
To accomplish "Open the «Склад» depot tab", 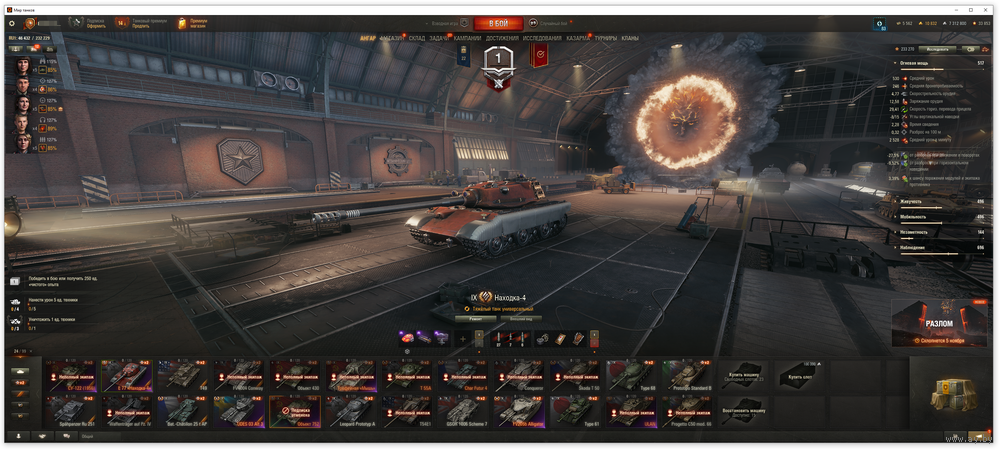I will [x=416, y=38].
